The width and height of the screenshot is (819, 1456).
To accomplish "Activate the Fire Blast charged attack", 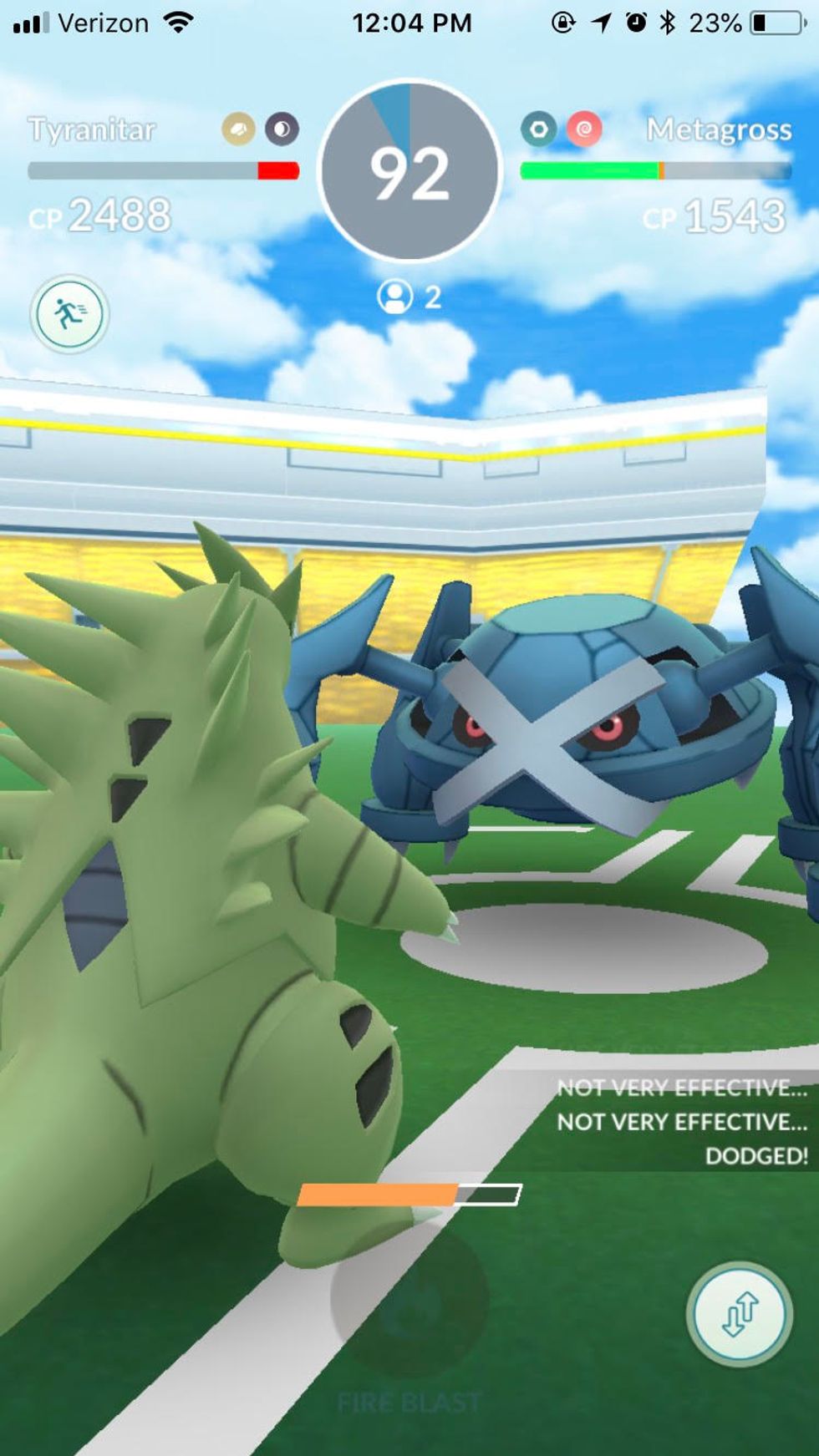I will 409,1299.
